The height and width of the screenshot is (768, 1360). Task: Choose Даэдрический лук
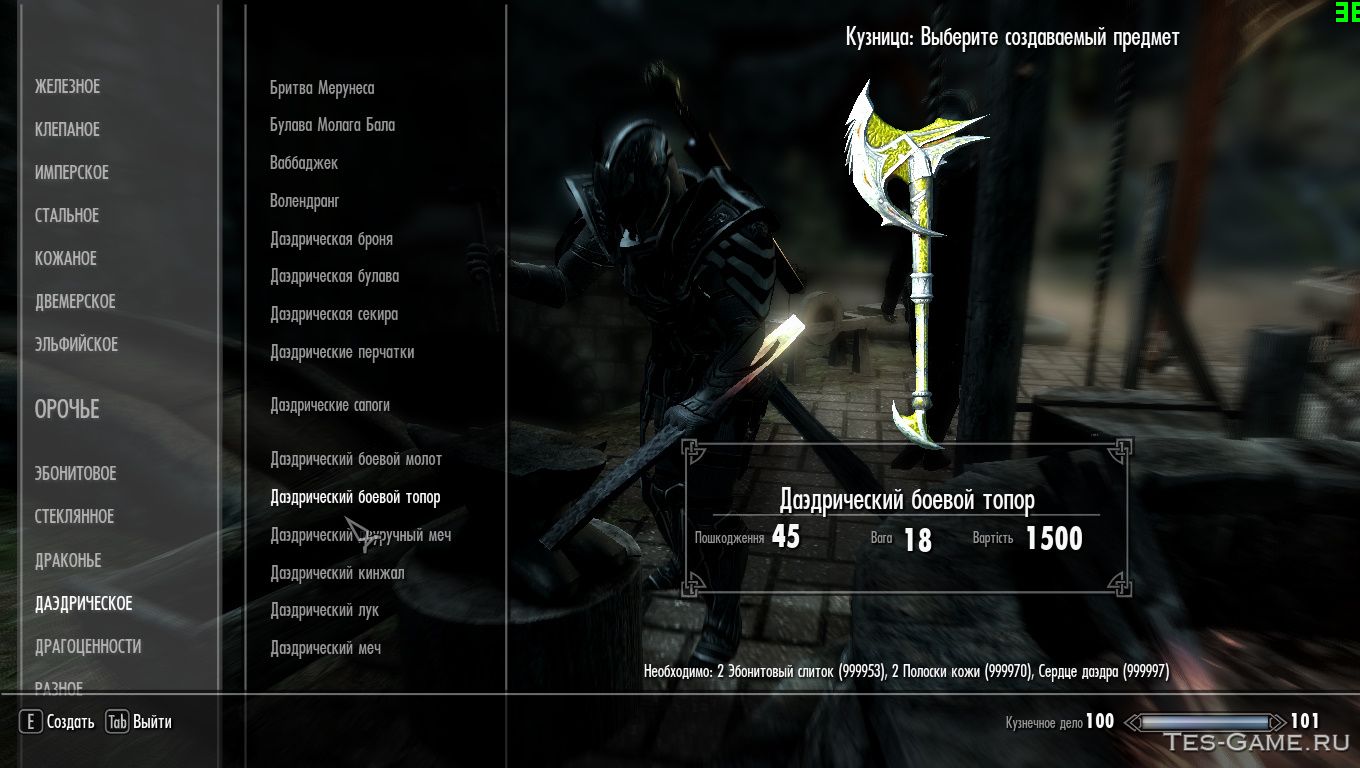tap(324, 610)
